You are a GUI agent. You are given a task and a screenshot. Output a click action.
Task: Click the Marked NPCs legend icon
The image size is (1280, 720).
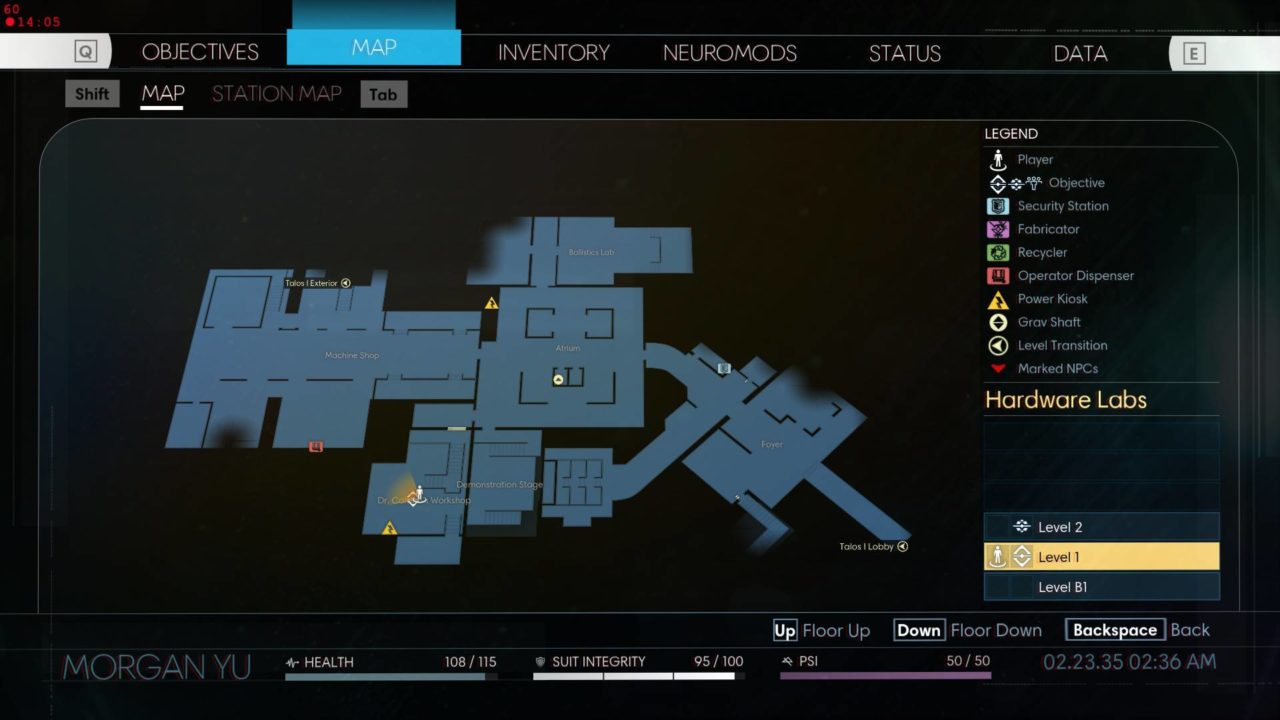click(997, 368)
